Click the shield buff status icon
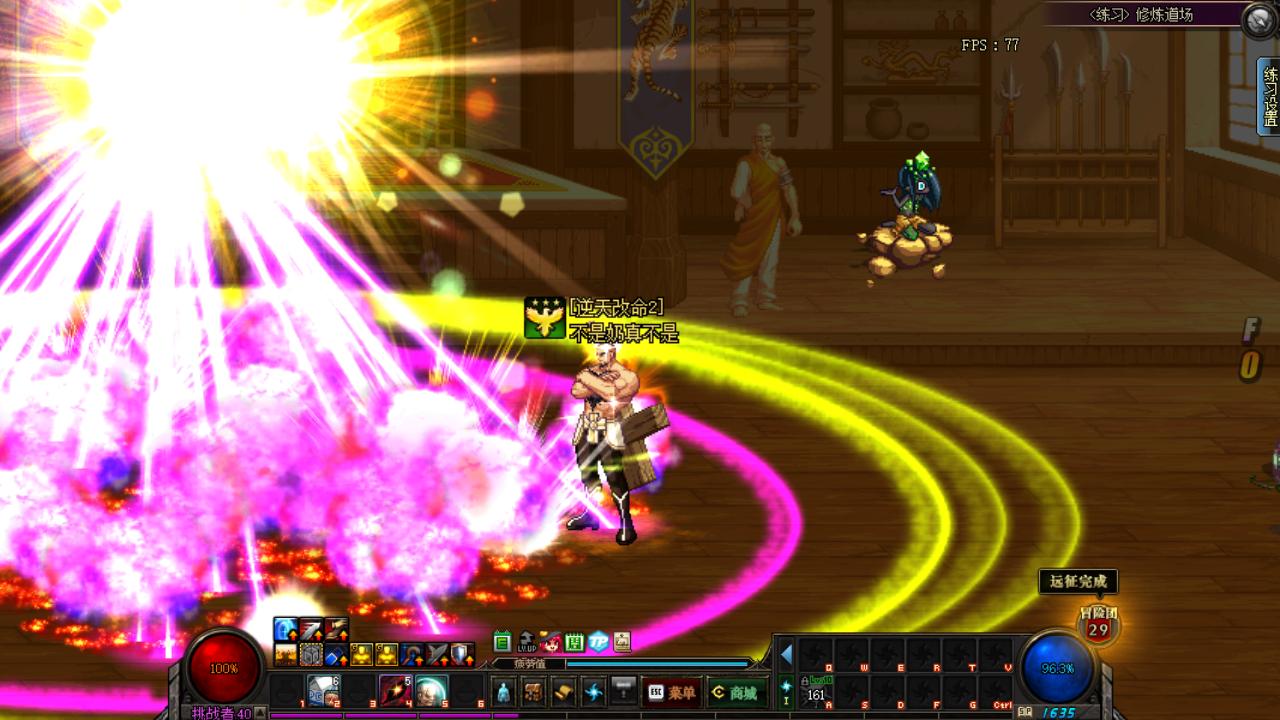Screen dimensions: 1280x720 click(461, 654)
